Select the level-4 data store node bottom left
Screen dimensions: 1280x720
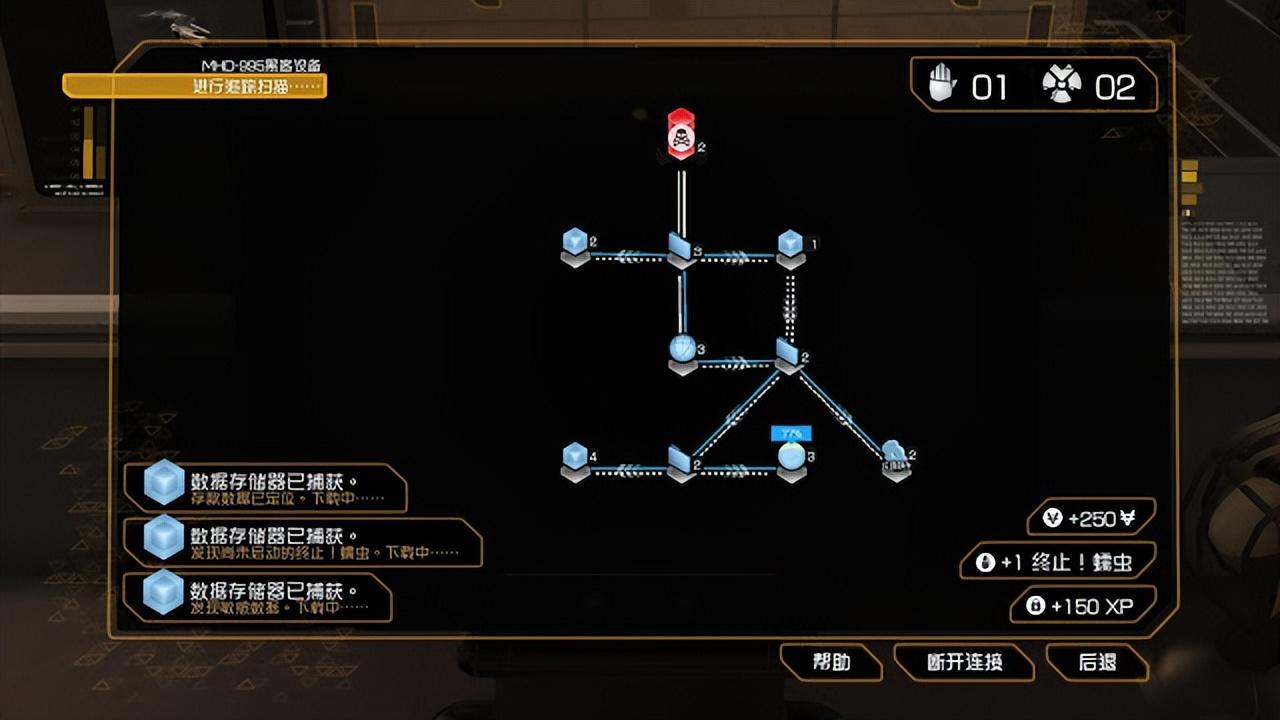576,455
